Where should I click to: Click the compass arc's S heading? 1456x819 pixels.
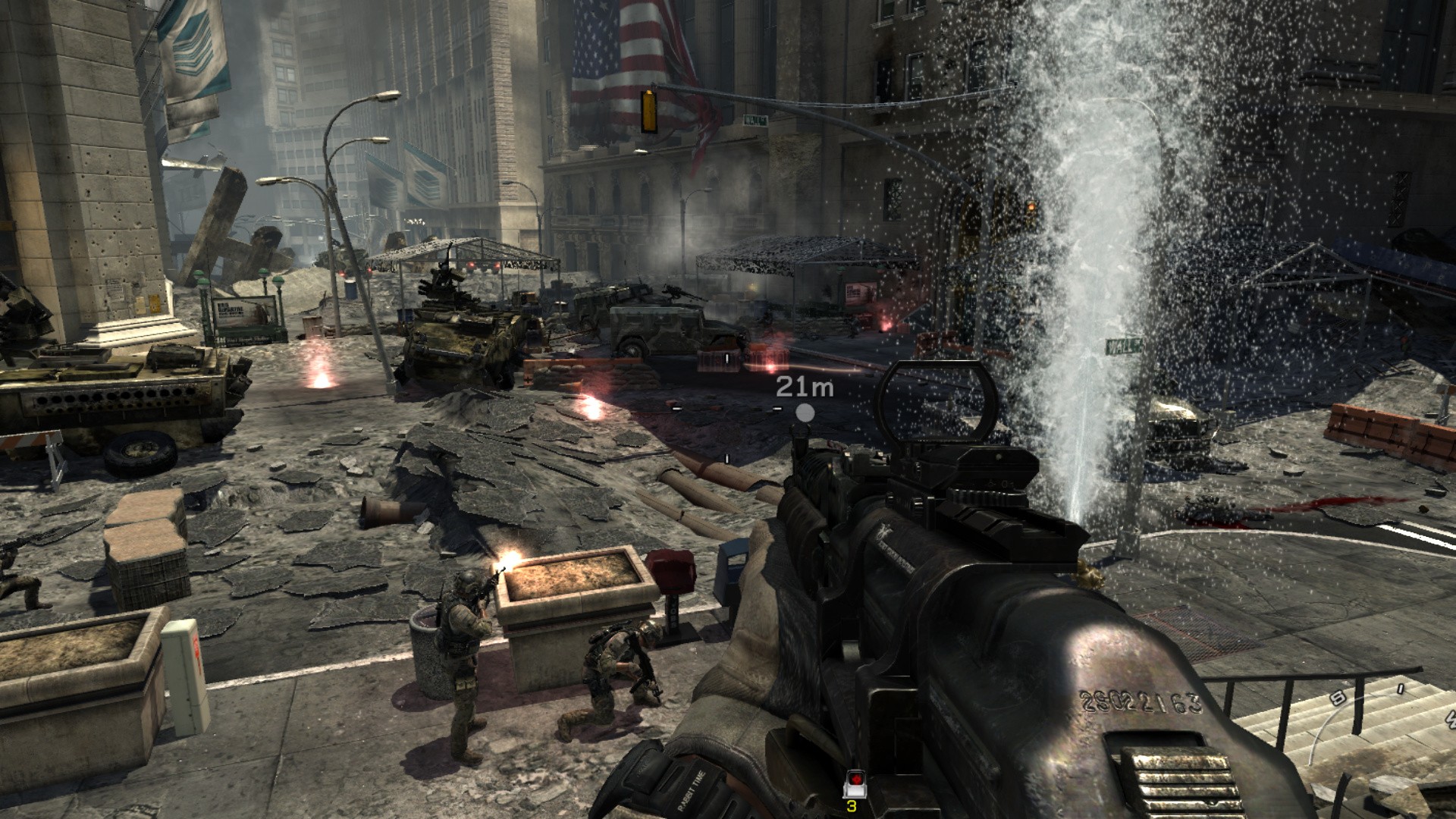click(x=1339, y=698)
